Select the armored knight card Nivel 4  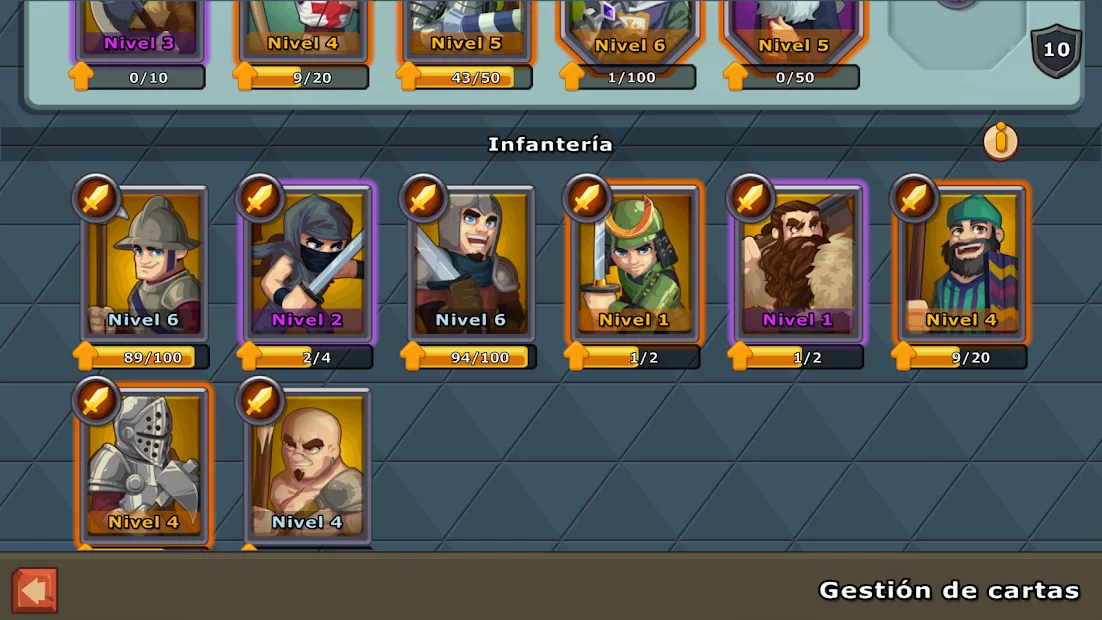click(144, 465)
